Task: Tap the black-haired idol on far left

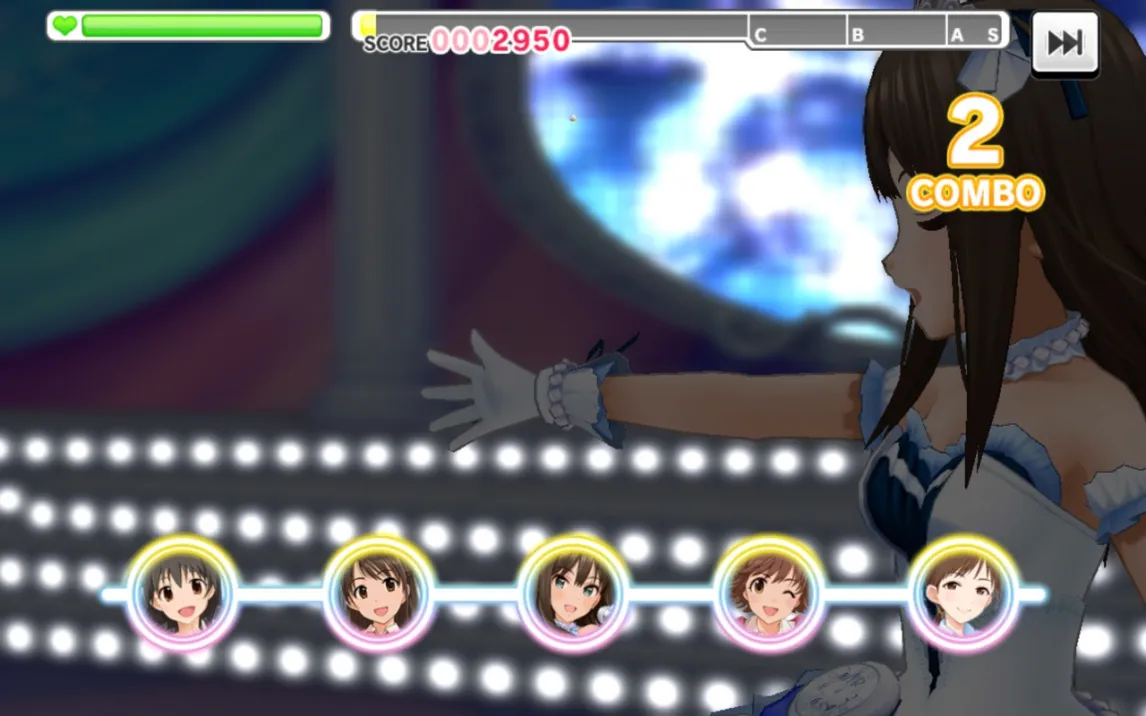Action: [x=182, y=594]
